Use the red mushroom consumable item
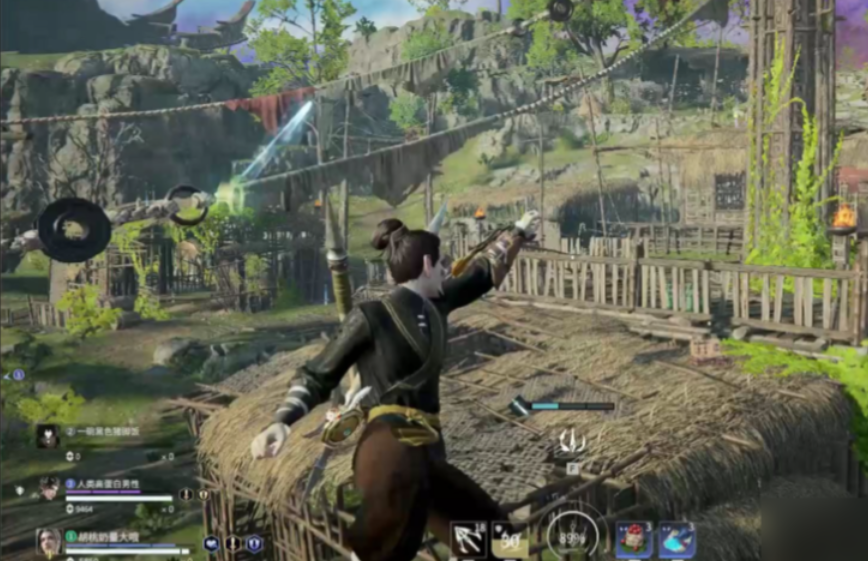 pyautogui.click(x=633, y=540)
